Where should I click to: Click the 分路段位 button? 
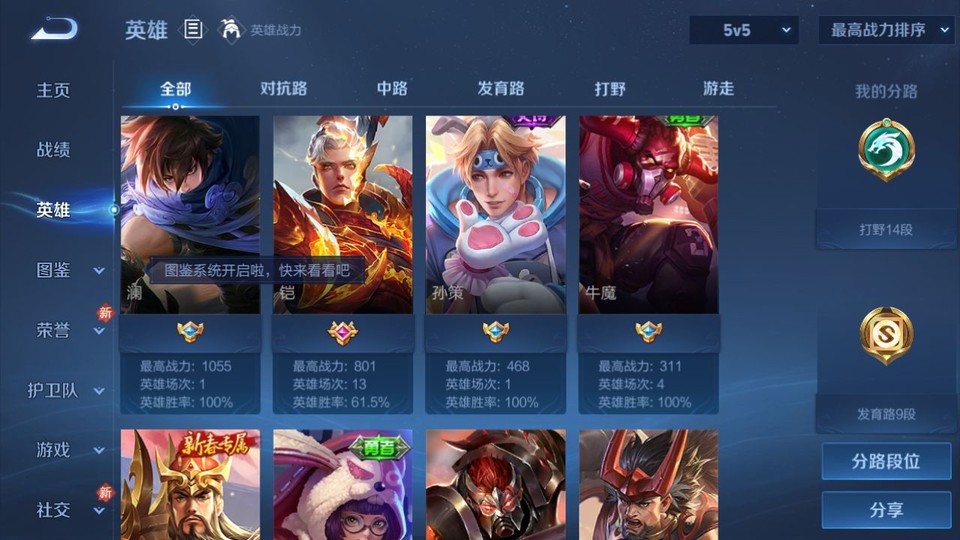[886, 462]
